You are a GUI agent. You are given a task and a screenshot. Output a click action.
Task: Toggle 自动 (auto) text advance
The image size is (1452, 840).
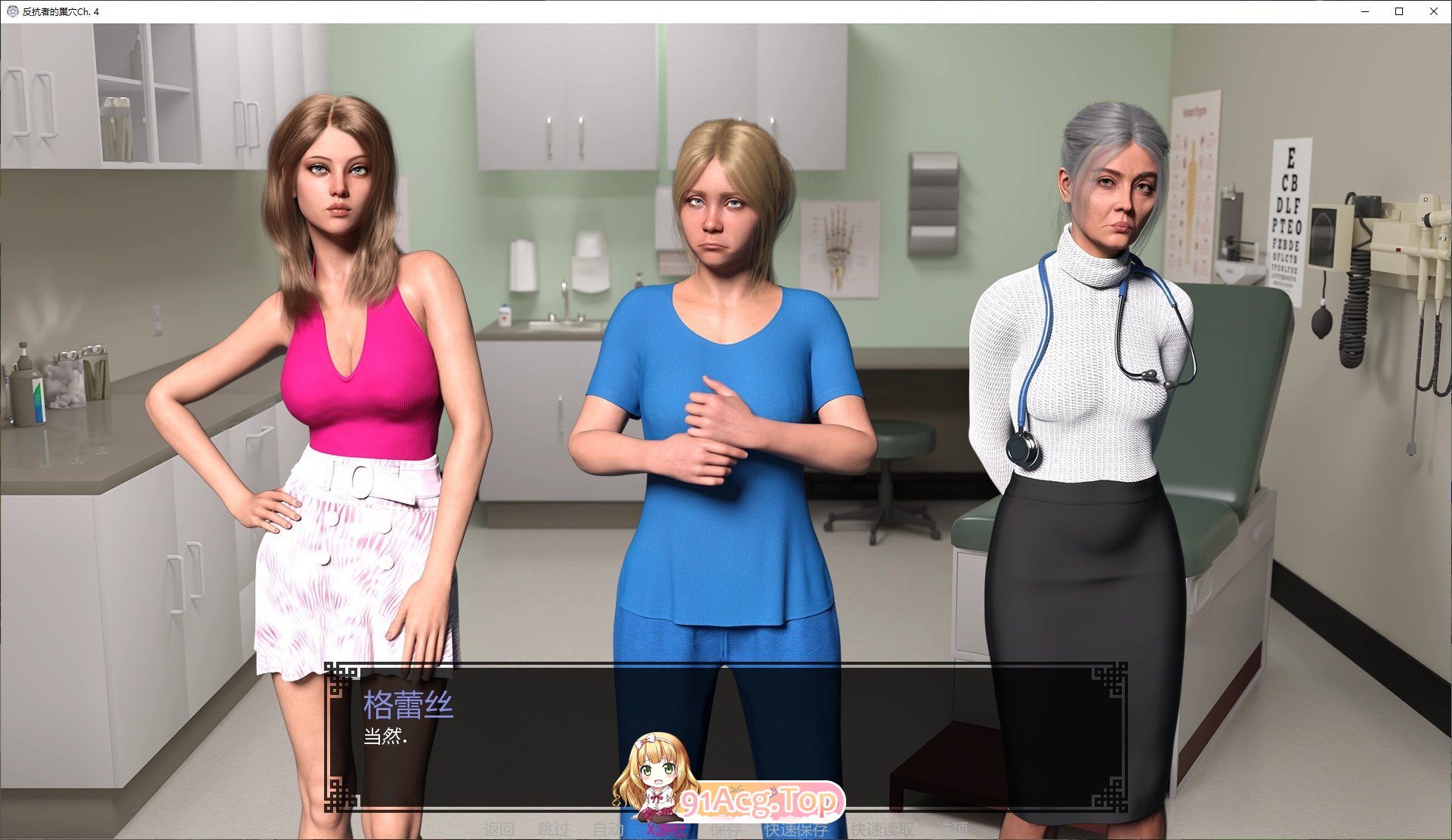[607, 830]
